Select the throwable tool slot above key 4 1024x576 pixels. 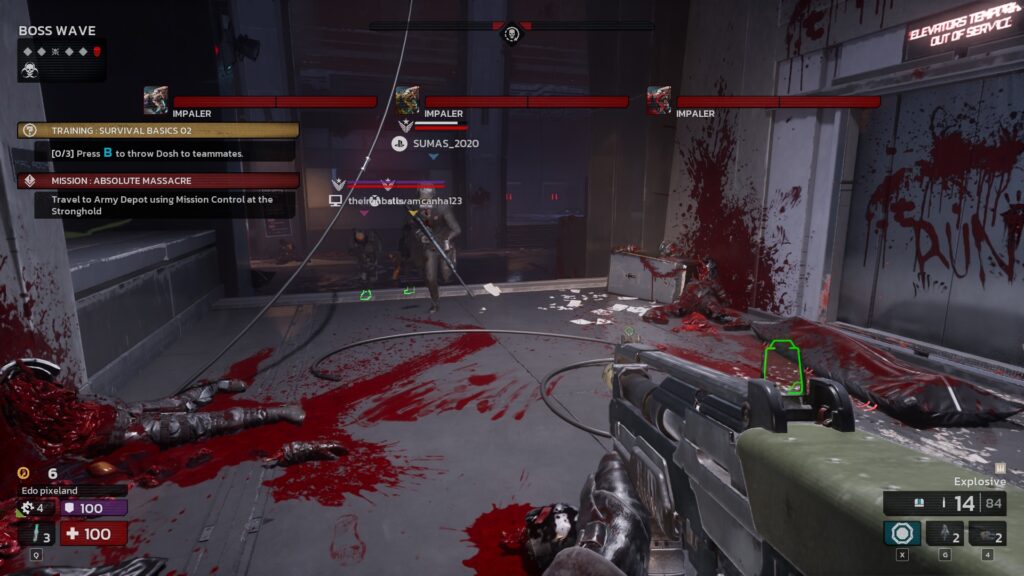pos(987,533)
